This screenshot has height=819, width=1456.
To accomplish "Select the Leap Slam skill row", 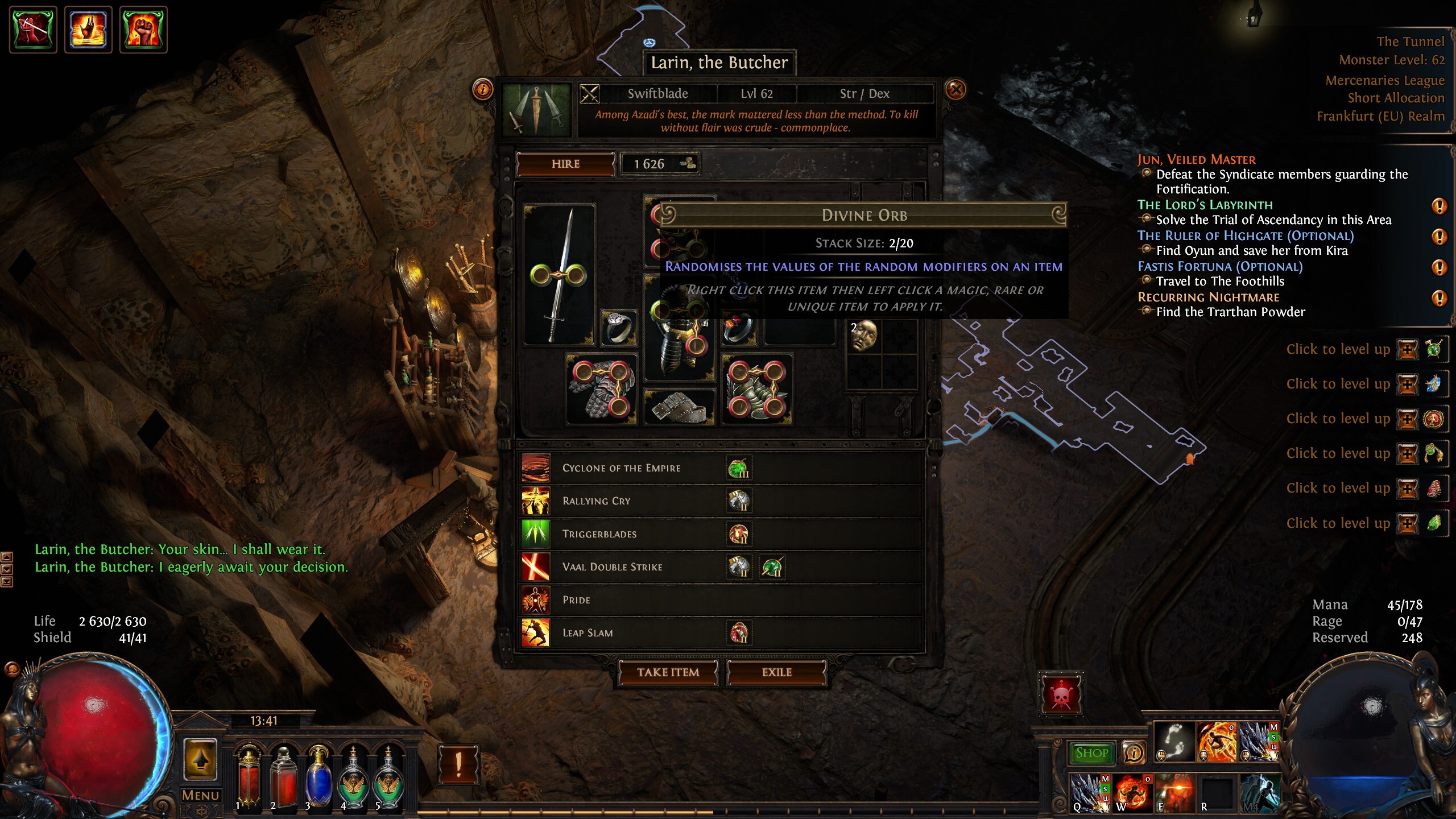I will point(588,633).
